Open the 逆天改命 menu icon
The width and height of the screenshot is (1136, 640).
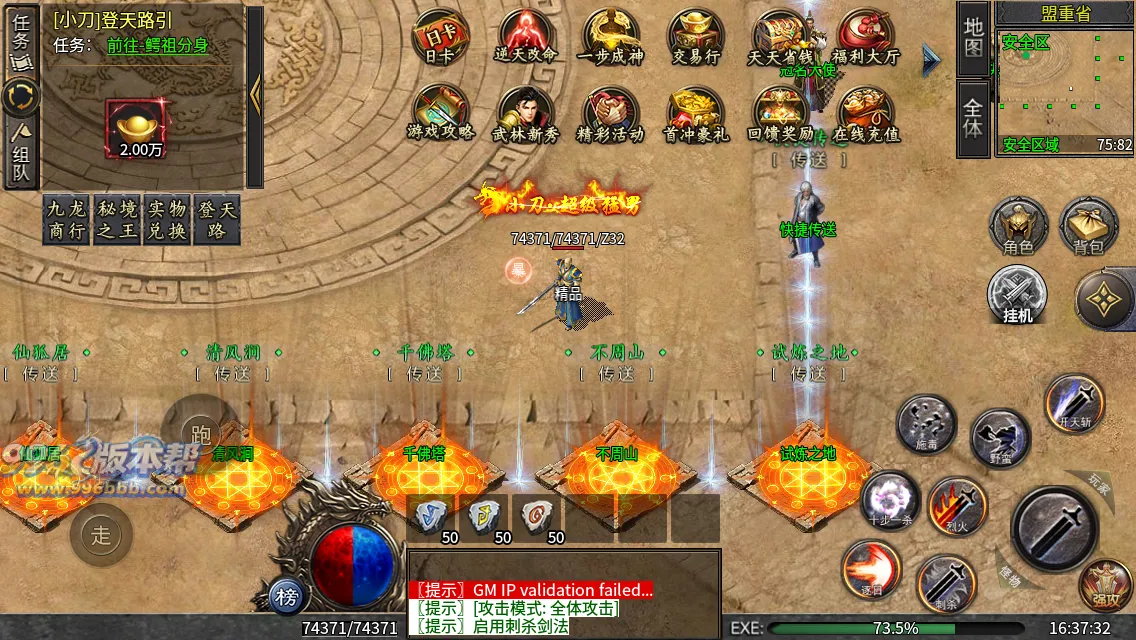click(x=526, y=38)
